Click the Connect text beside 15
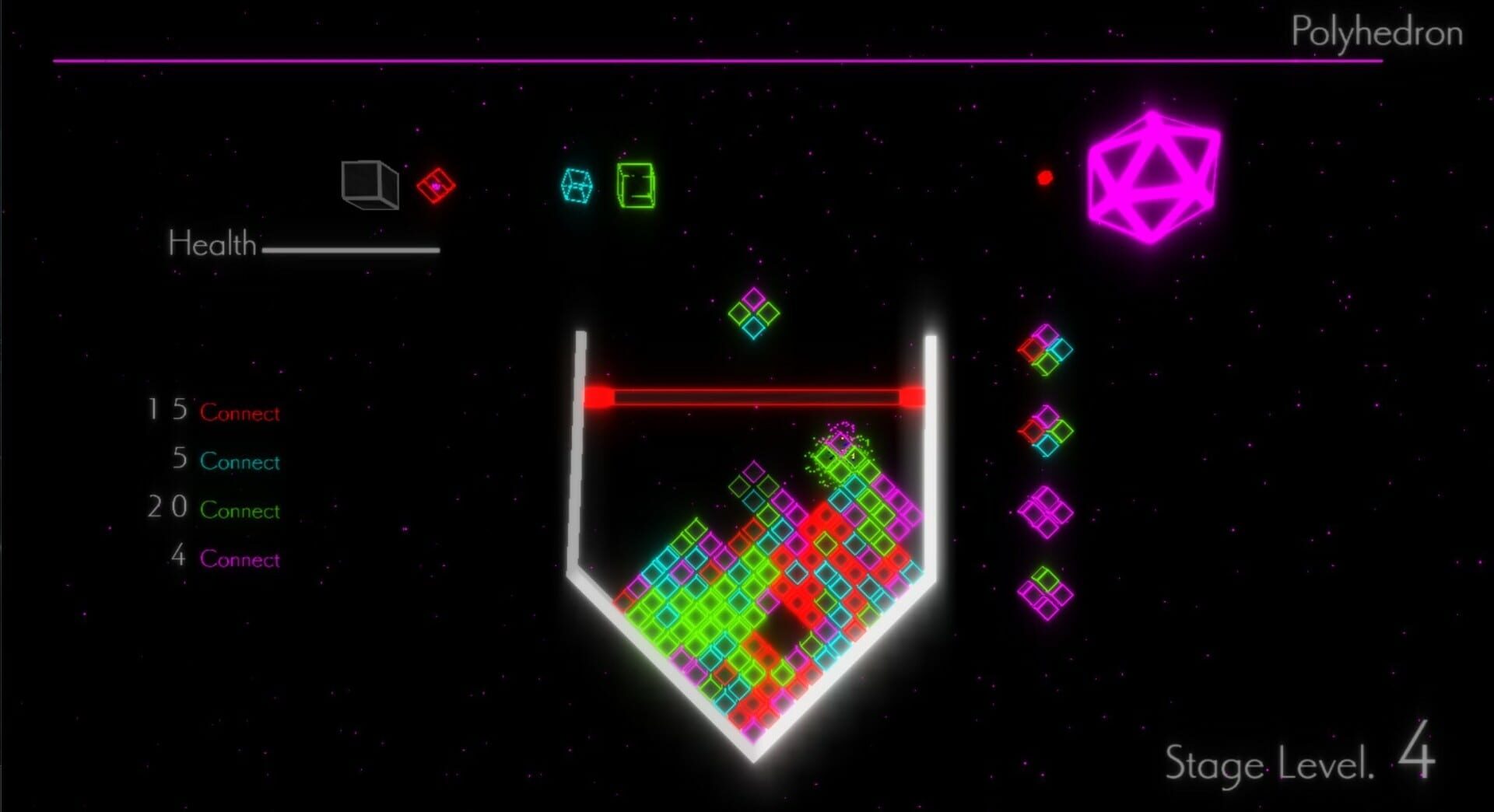This screenshot has width=1494, height=812. [240, 413]
